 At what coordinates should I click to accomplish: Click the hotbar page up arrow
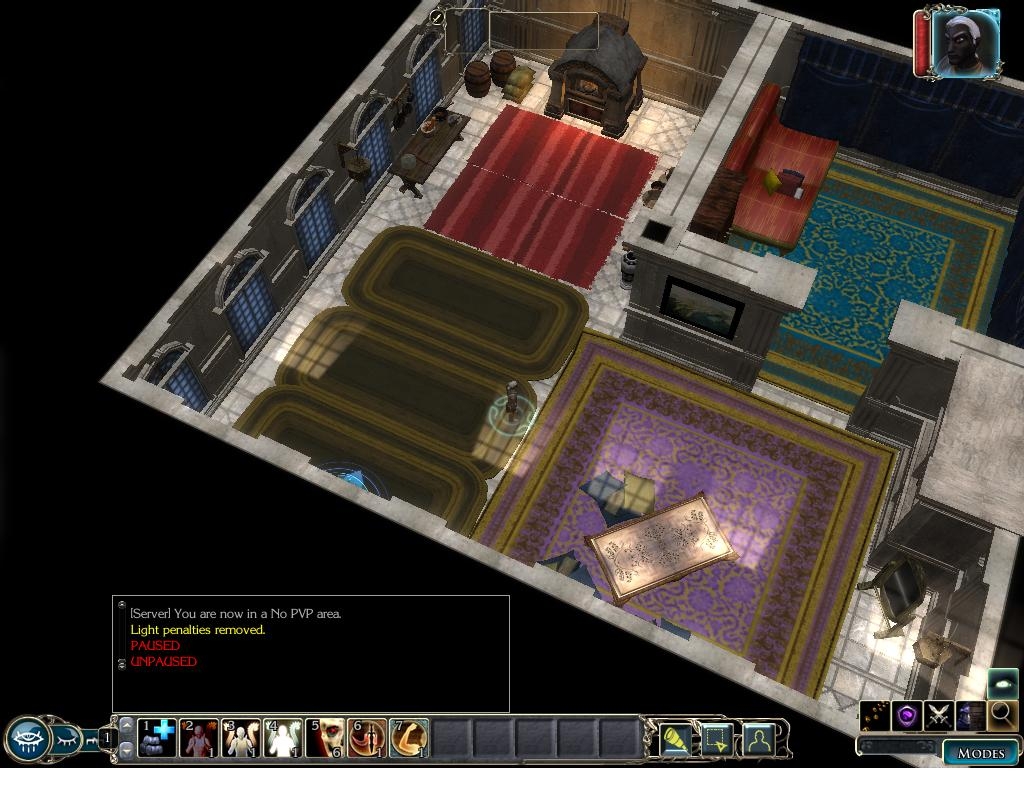click(x=126, y=724)
